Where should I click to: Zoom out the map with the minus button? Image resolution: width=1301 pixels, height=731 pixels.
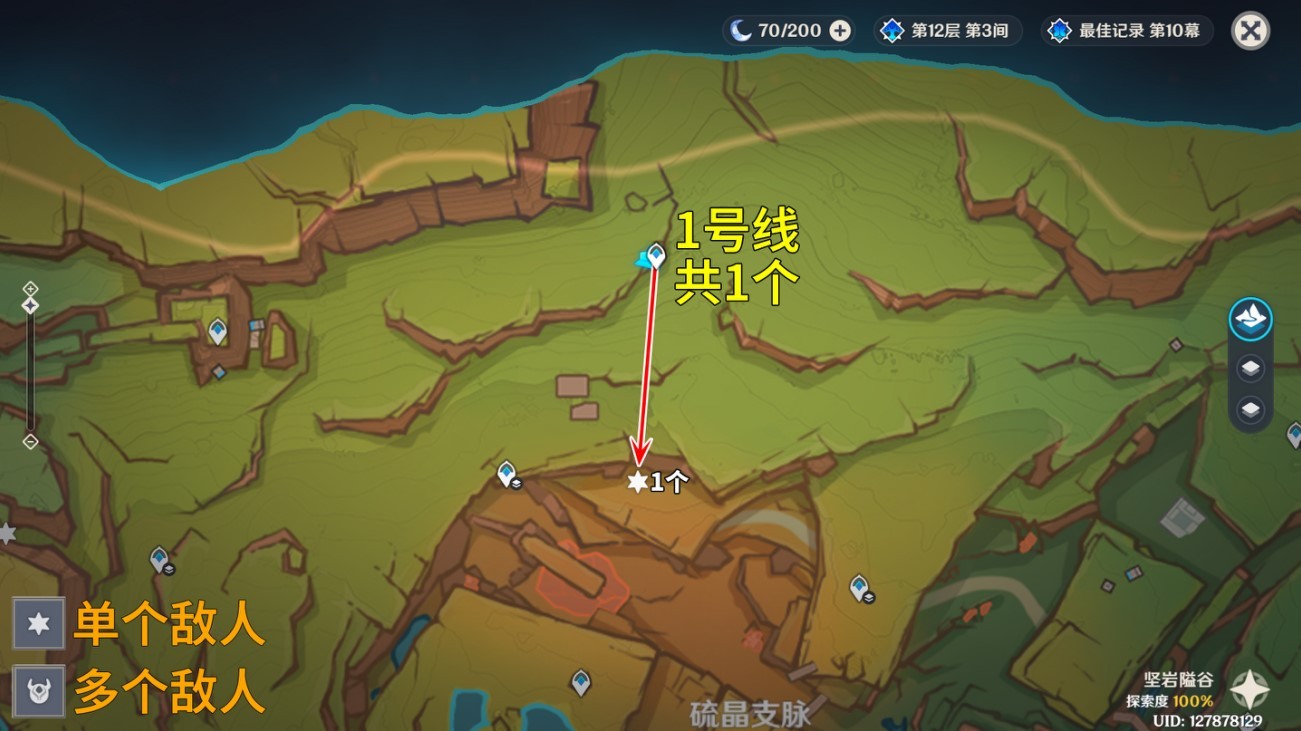pos(31,441)
